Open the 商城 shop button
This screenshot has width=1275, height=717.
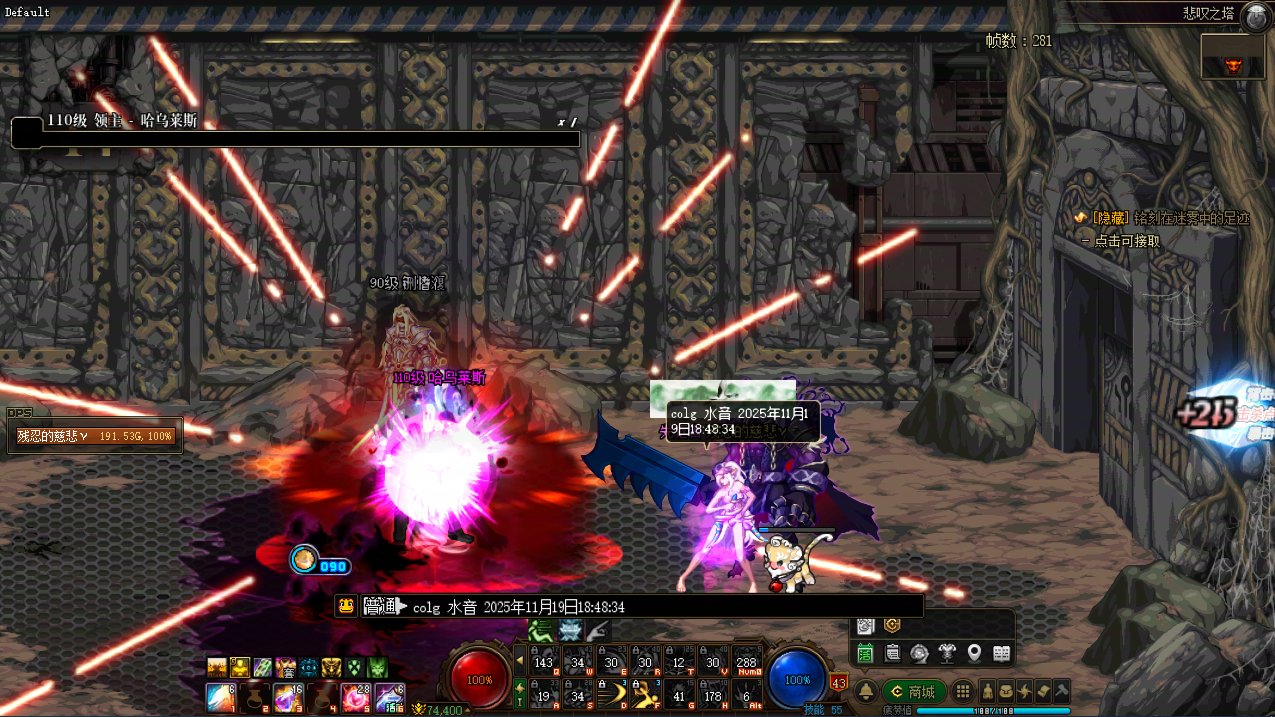pyautogui.click(x=912, y=691)
